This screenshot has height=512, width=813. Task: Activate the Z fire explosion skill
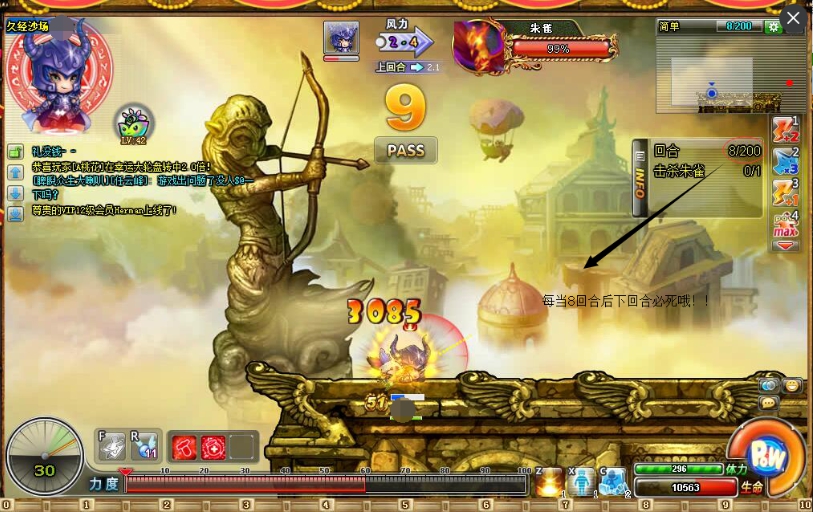point(548,482)
